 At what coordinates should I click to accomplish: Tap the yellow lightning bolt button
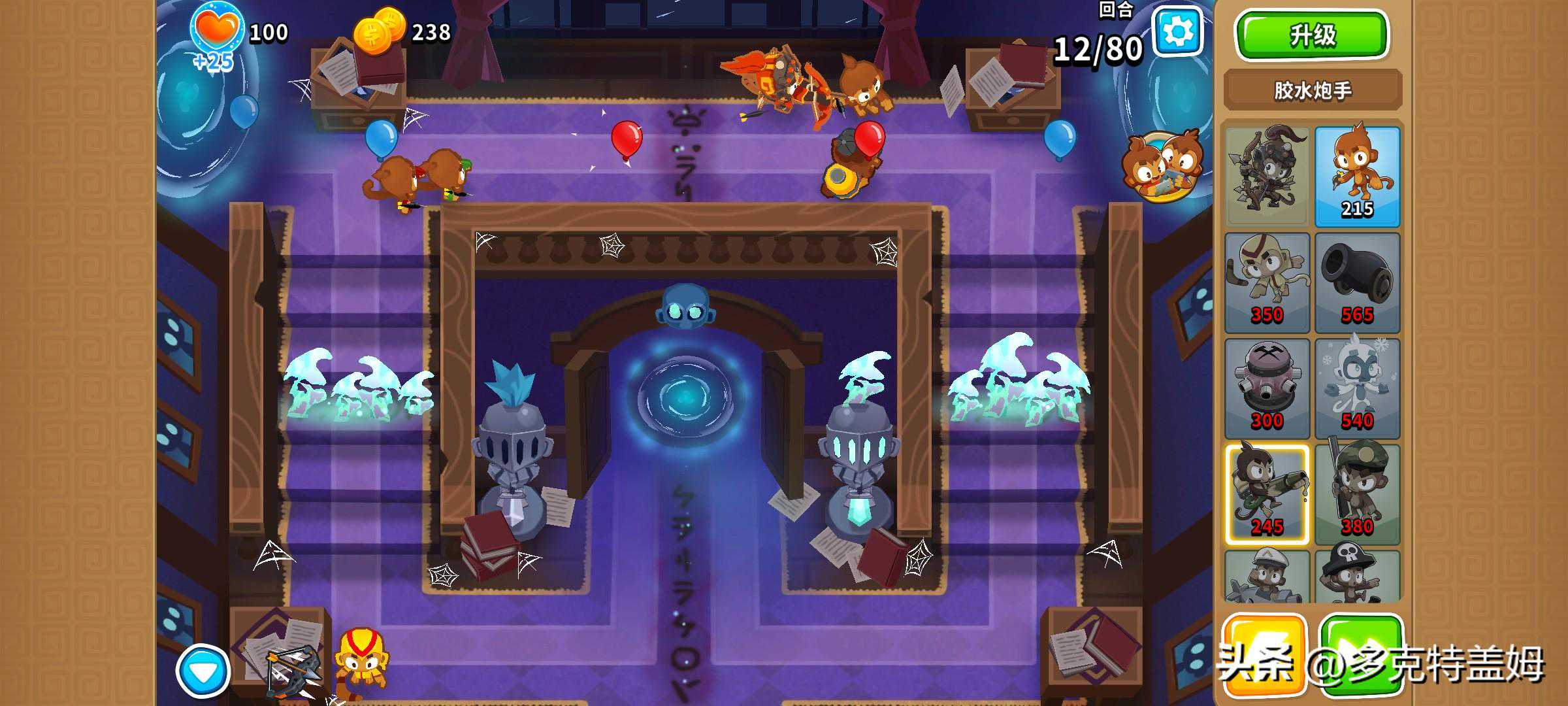tap(1263, 654)
